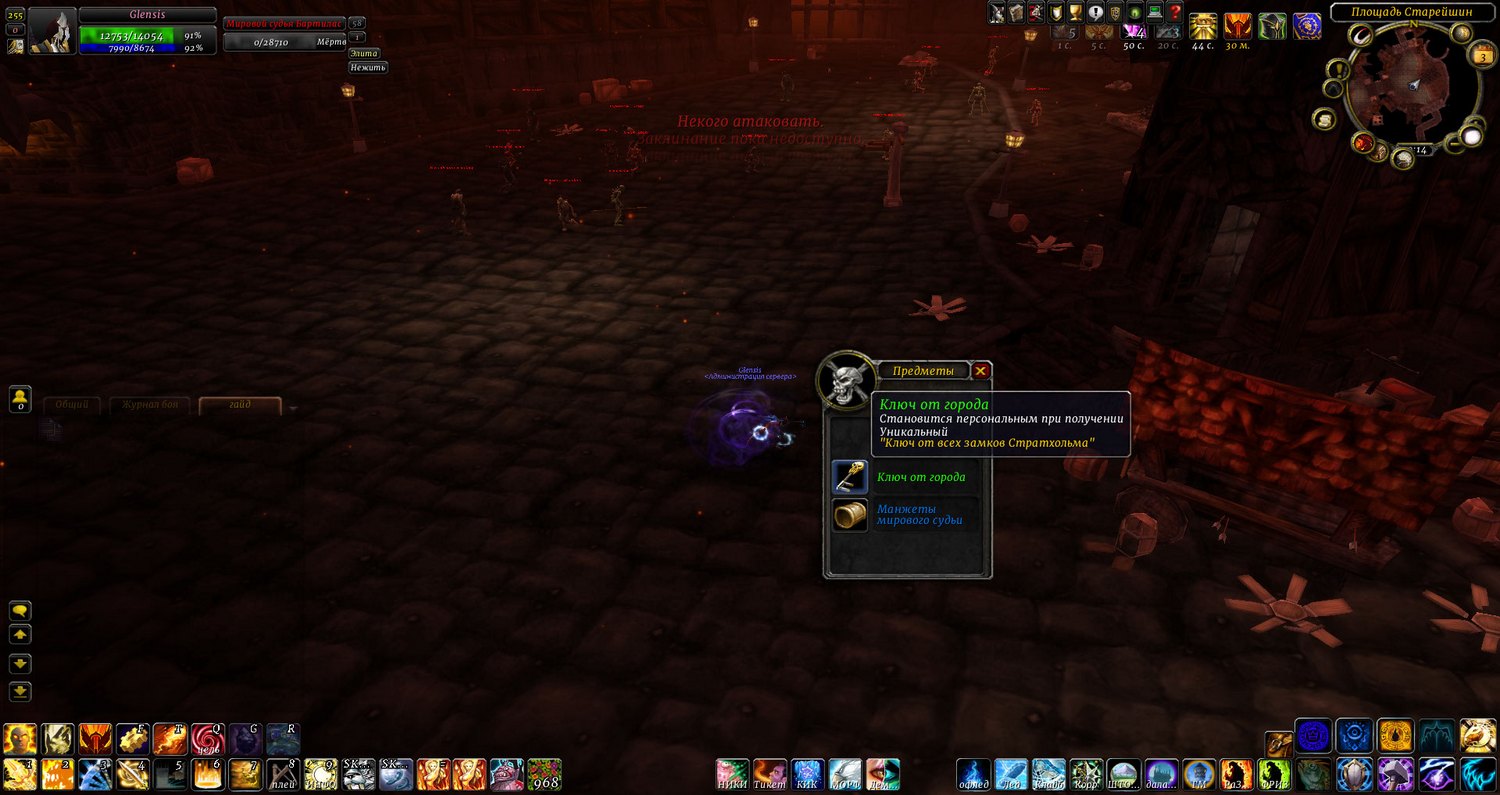Open the Журнал боя chat tab

(x=150, y=405)
